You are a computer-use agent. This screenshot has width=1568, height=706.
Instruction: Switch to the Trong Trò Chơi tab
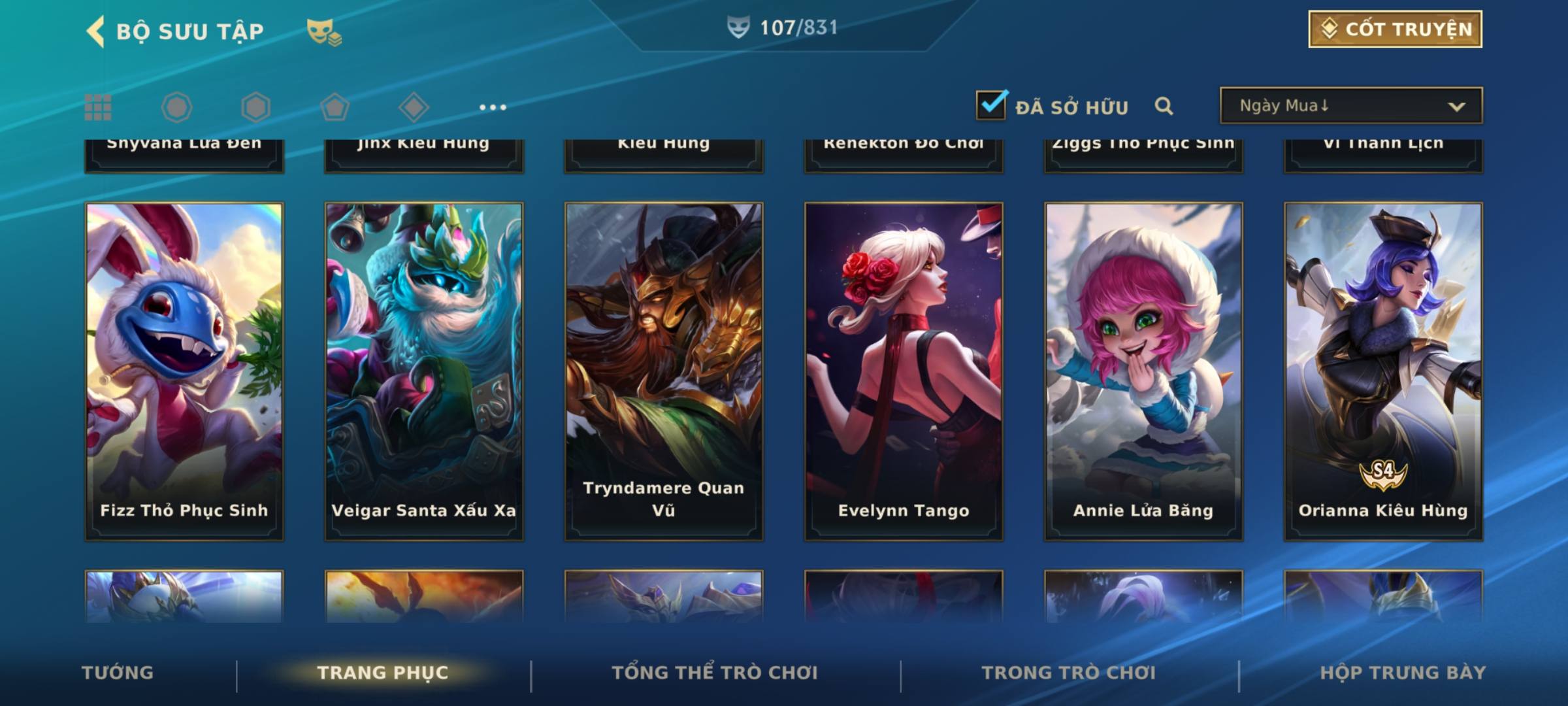pyautogui.click(x=1069, y=673)
